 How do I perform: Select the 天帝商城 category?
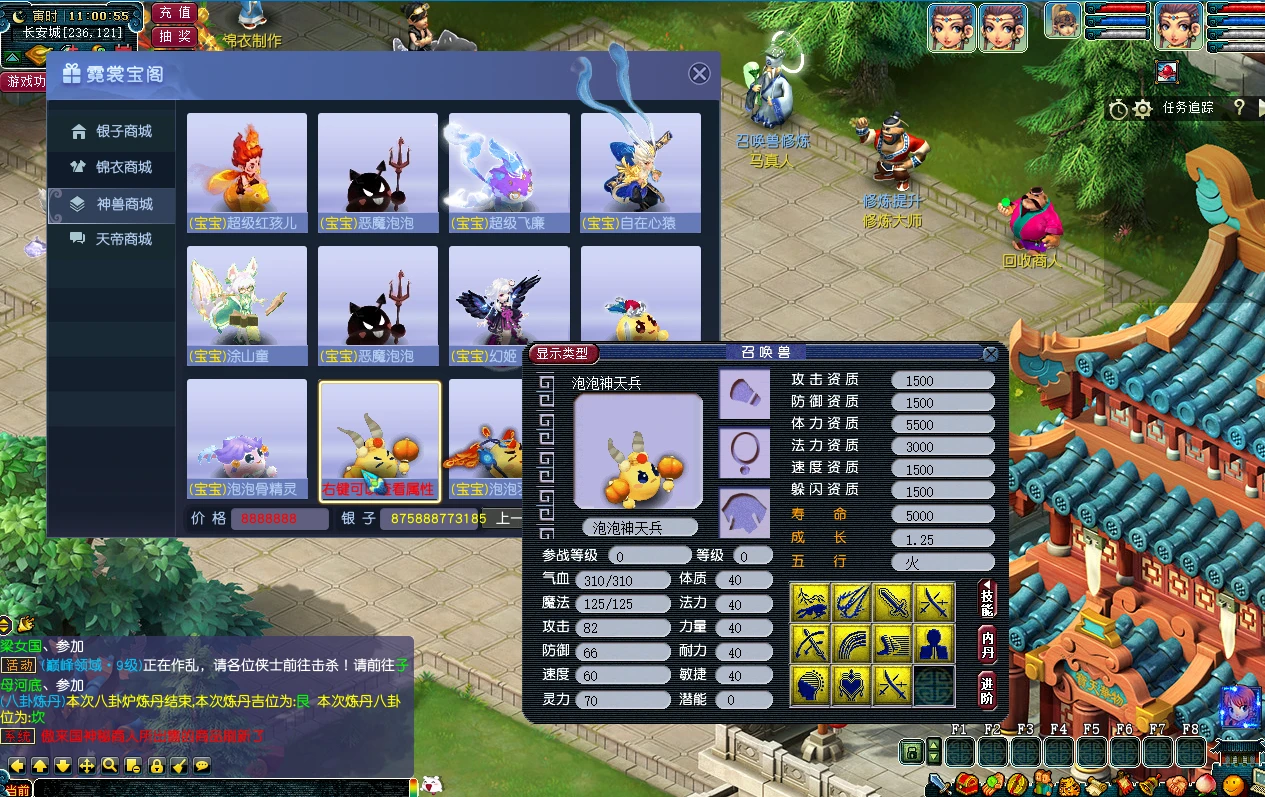click(111, 239)
